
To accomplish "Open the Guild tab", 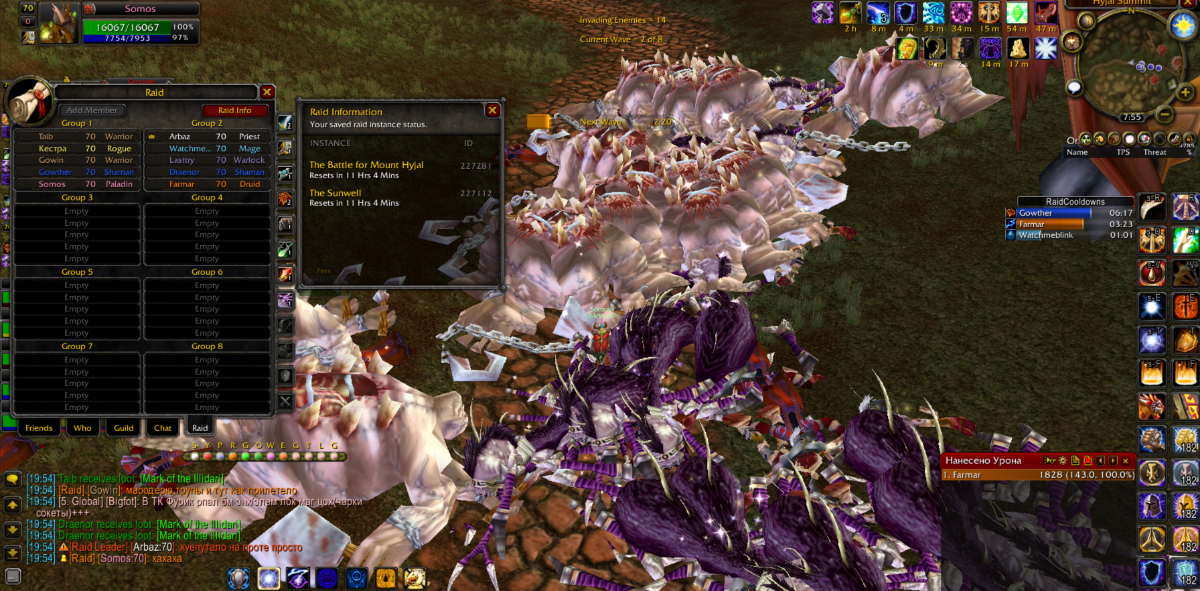I will click(124, 428).
